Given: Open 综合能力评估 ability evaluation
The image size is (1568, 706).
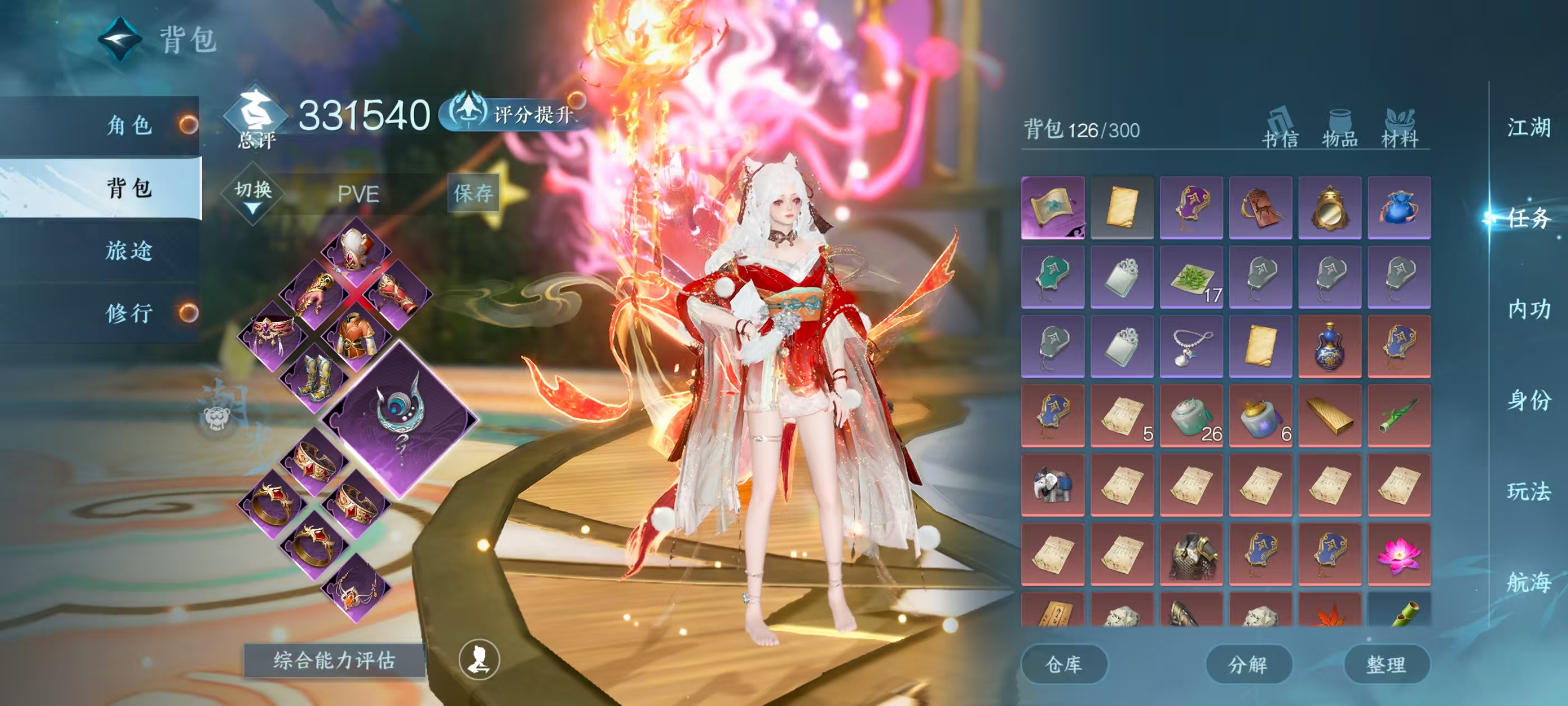Looking at the screenshot, I should coord(334,659).
